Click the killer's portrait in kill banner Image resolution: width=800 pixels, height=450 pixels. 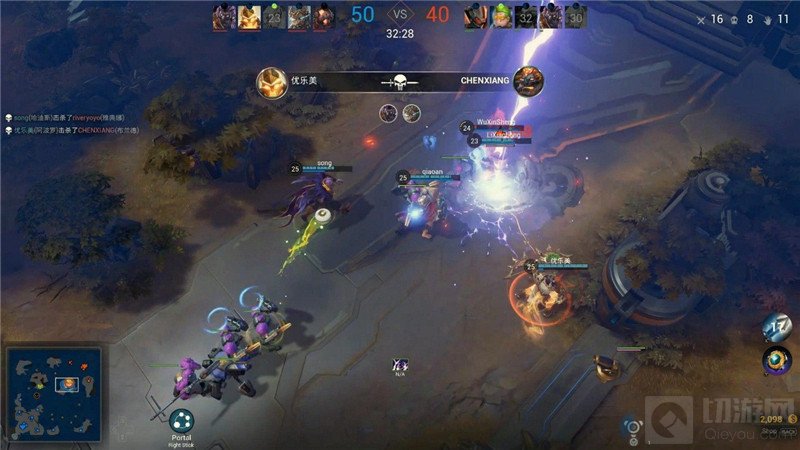click(272, 82)
